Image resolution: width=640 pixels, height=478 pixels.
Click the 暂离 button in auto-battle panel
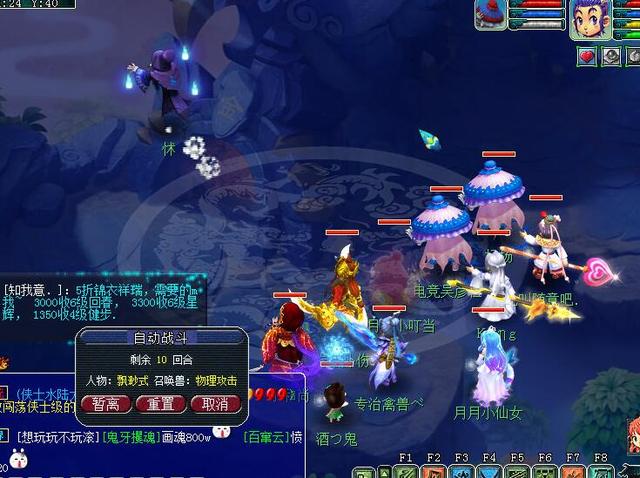pos(106,404)
